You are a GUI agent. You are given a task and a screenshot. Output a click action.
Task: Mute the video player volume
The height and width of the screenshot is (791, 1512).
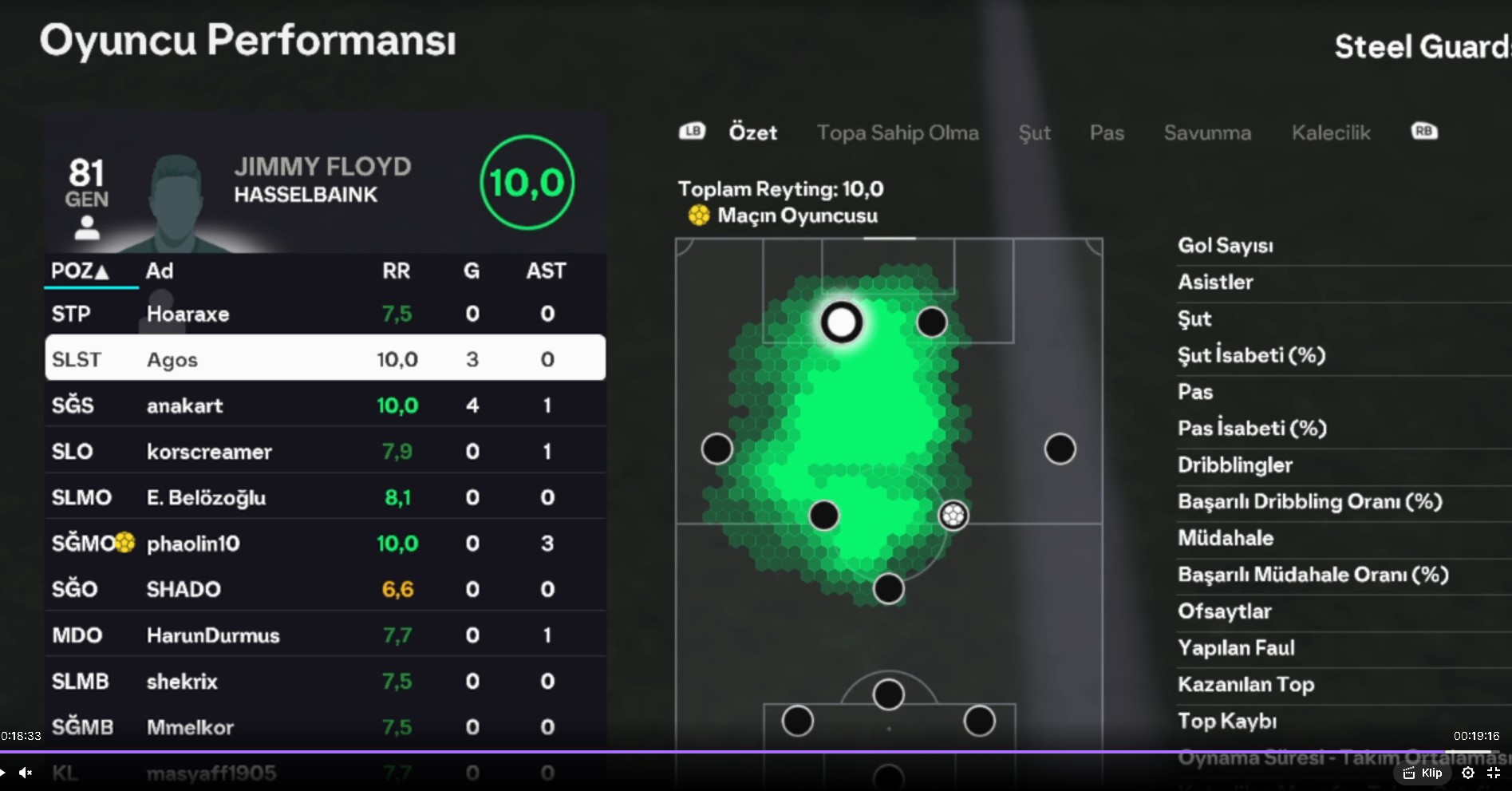click(x=26, y=773)
